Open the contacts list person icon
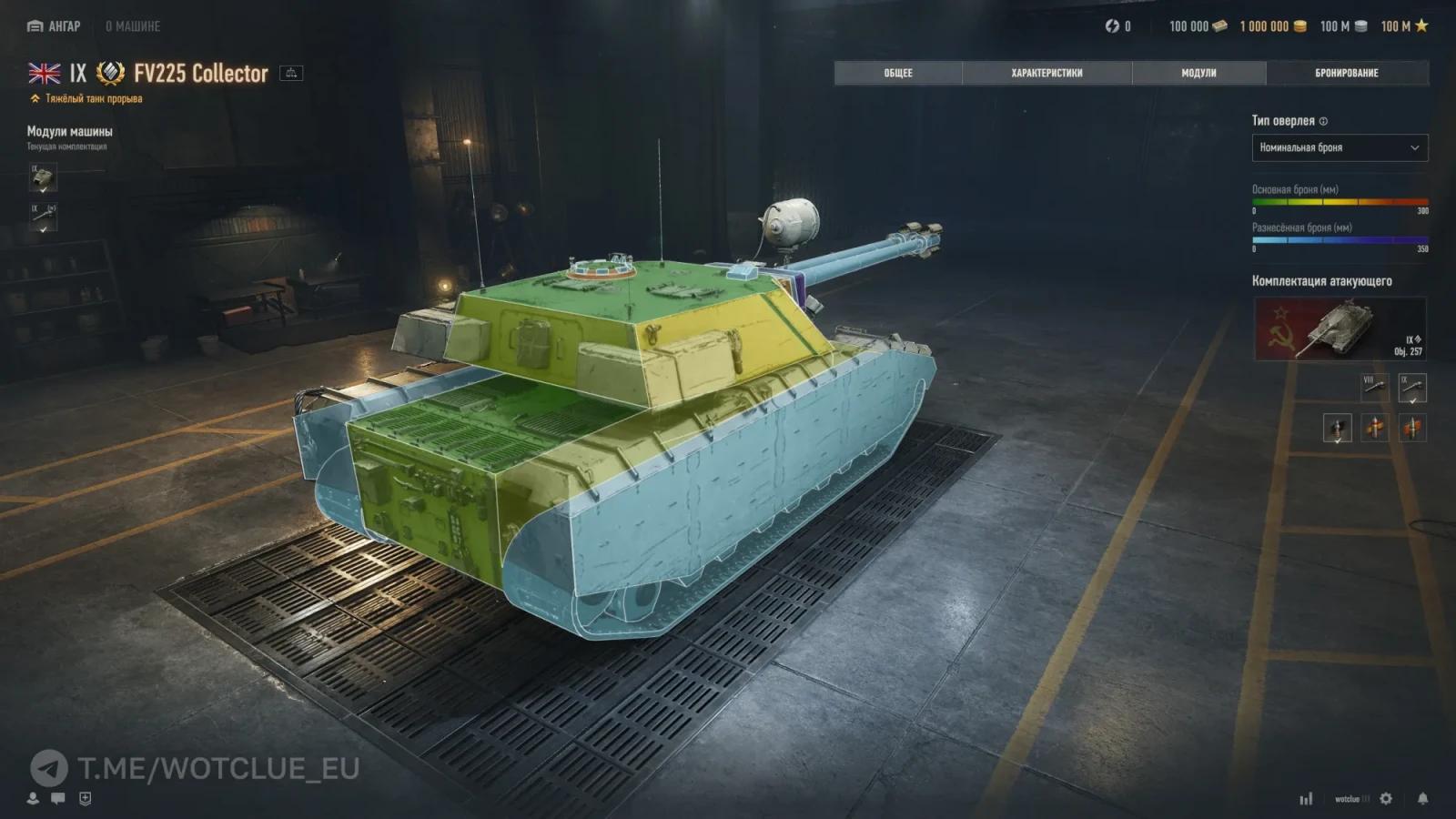 coord(33,798)
